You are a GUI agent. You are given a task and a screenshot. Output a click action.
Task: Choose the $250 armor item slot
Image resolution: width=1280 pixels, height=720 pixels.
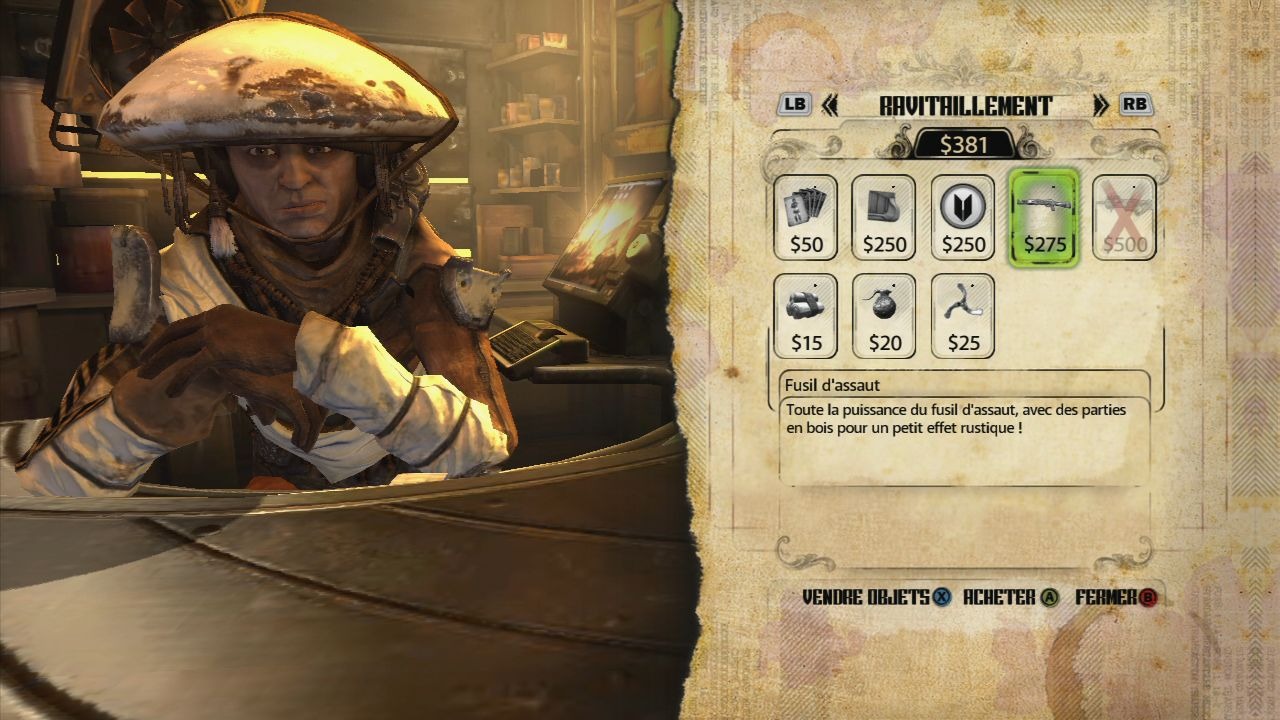point(884,217)
